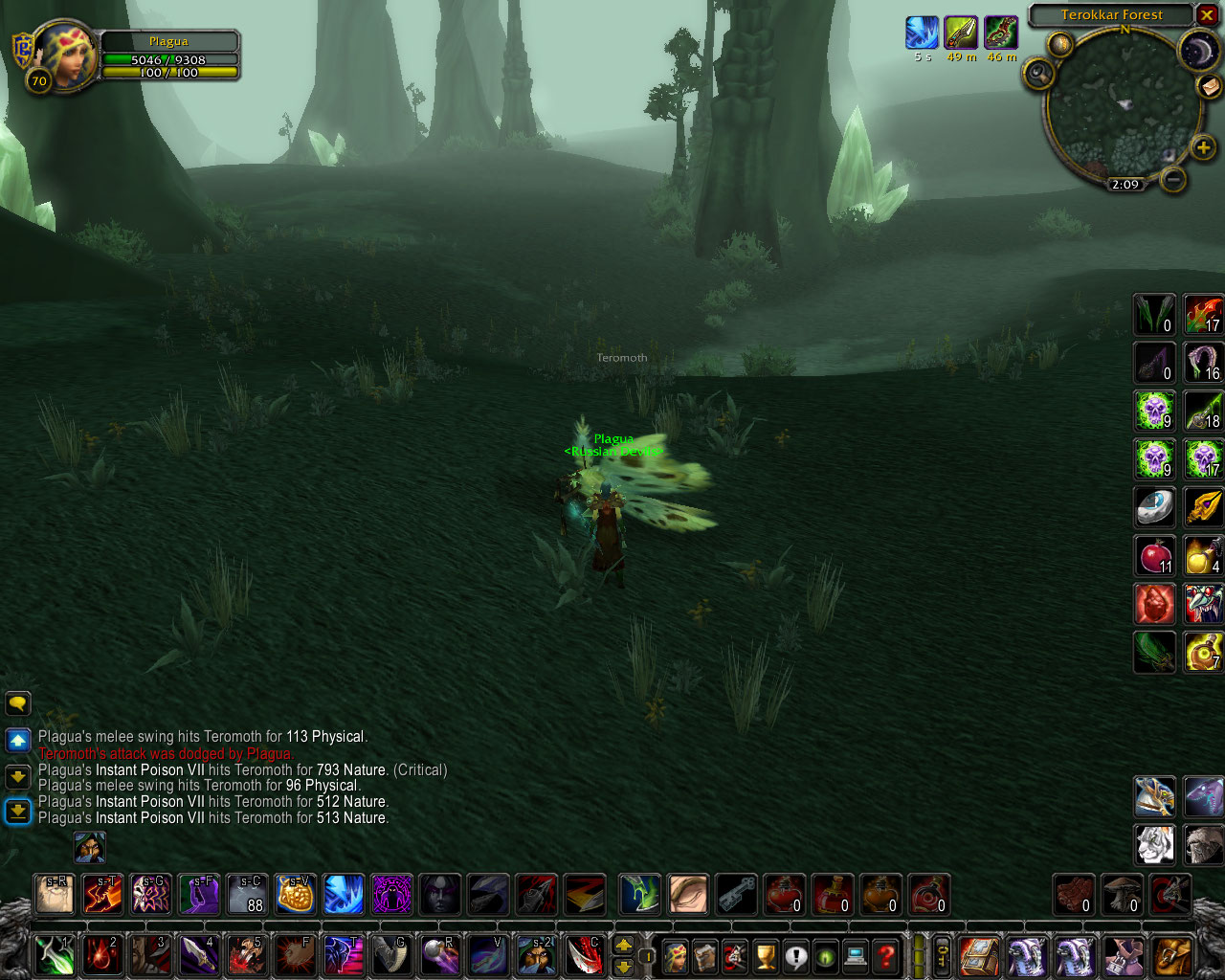The image size is (1225, 980).
Task: Open the red question mark Help button
Action: click(x=886, y=956)
